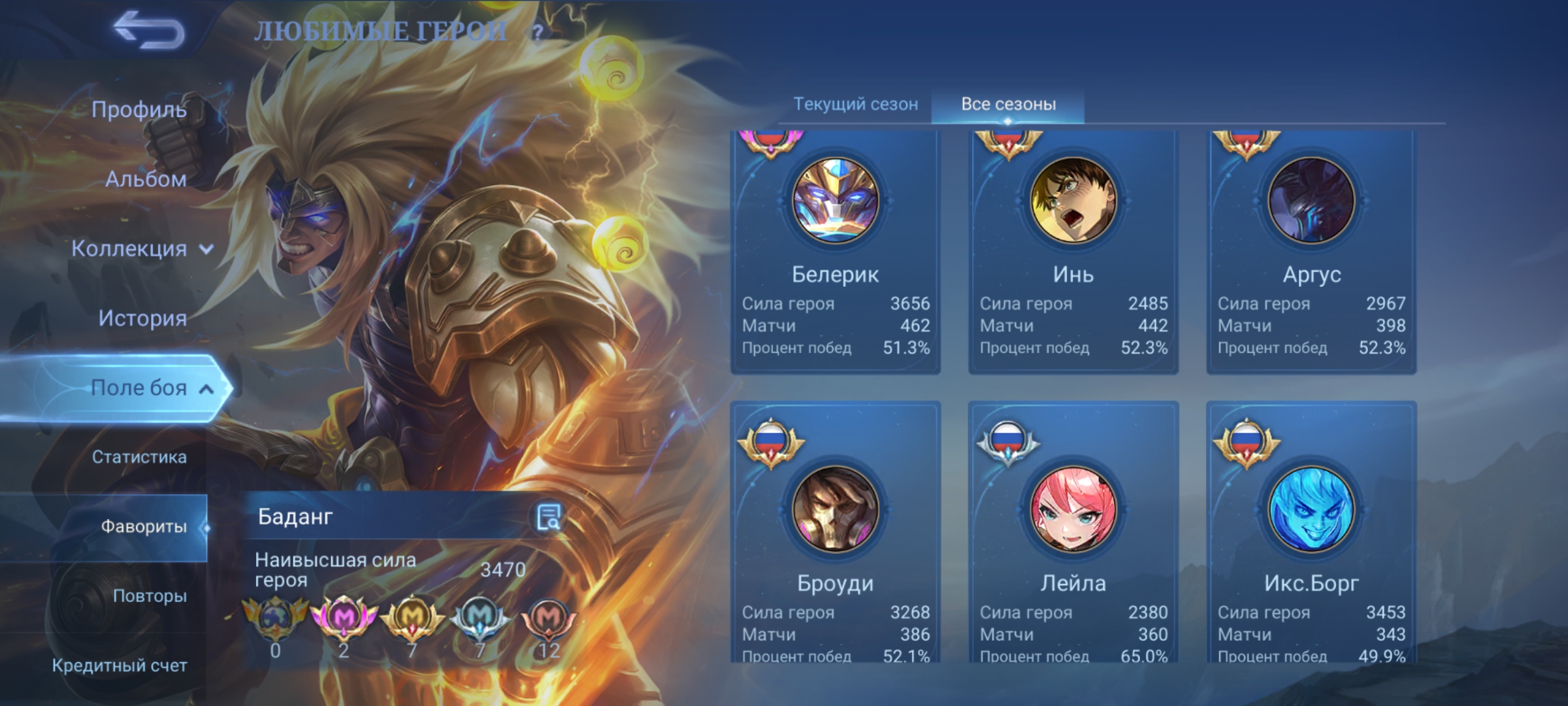
Task: Open the Повторы submenu item
Action: [x=150, y=596]
